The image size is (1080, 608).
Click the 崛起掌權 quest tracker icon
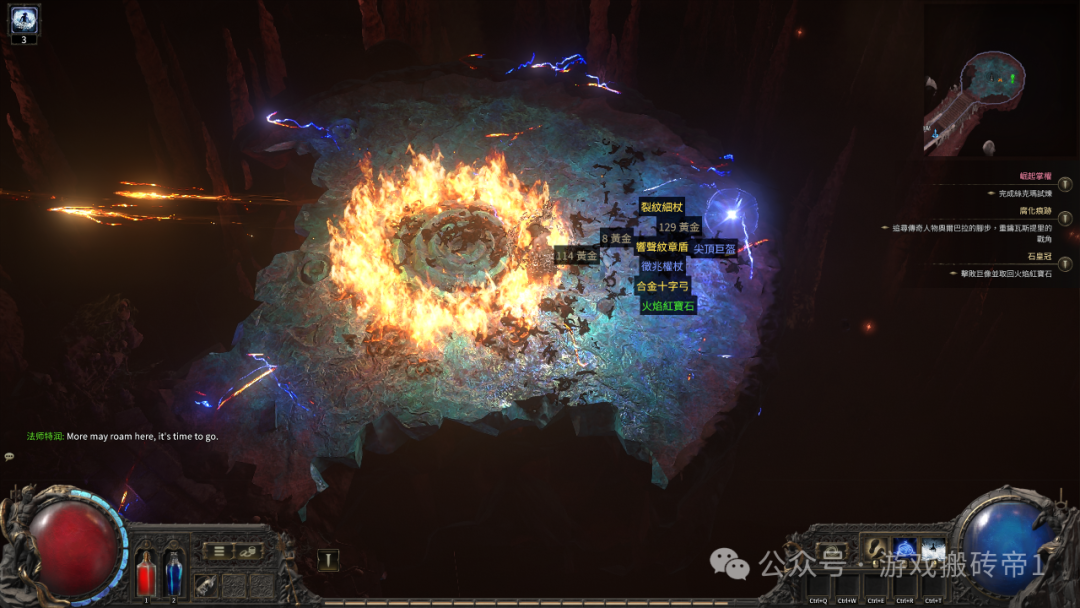[1065, 184]
